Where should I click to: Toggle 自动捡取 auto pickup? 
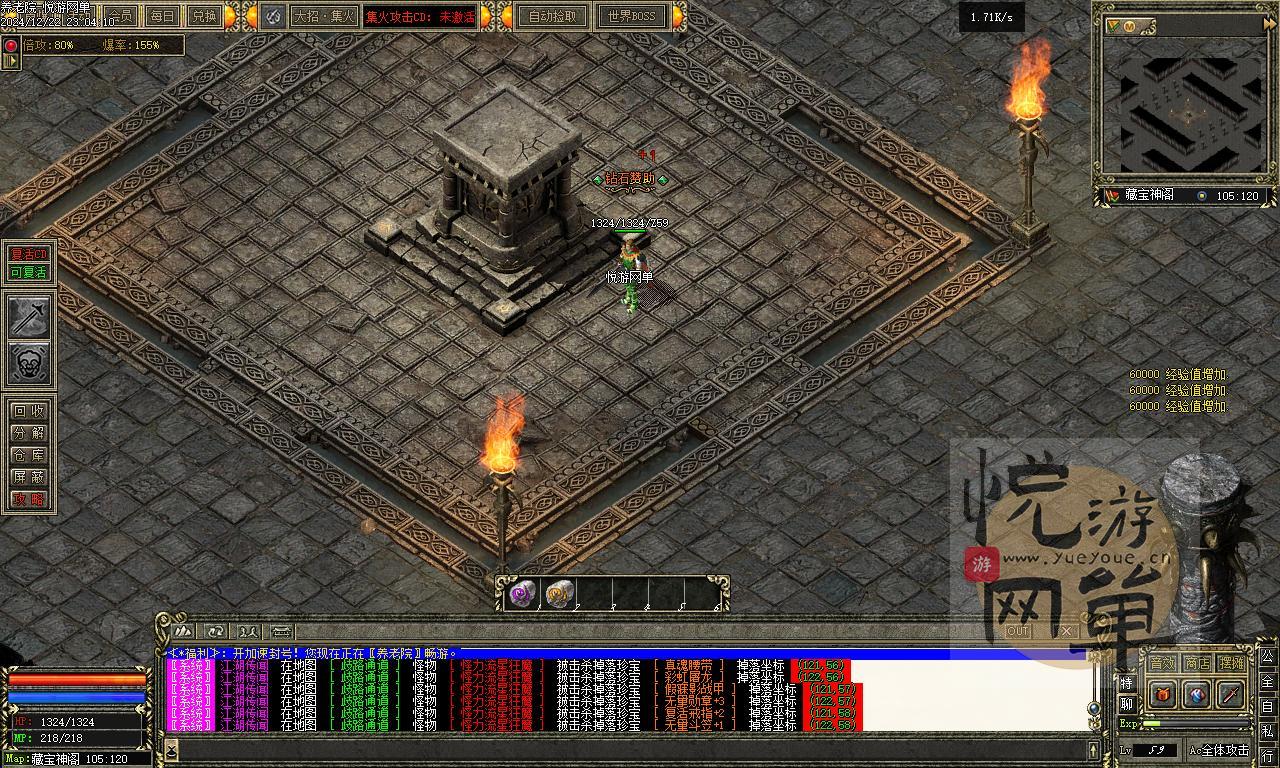(553, 16)
